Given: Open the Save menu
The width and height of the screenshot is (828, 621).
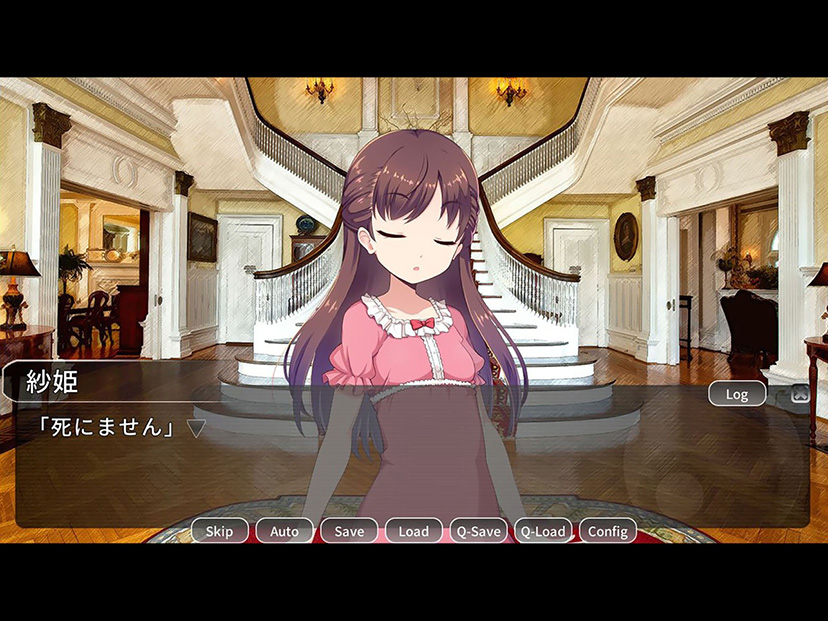Looking at the screenshot, I should point(349,531).
